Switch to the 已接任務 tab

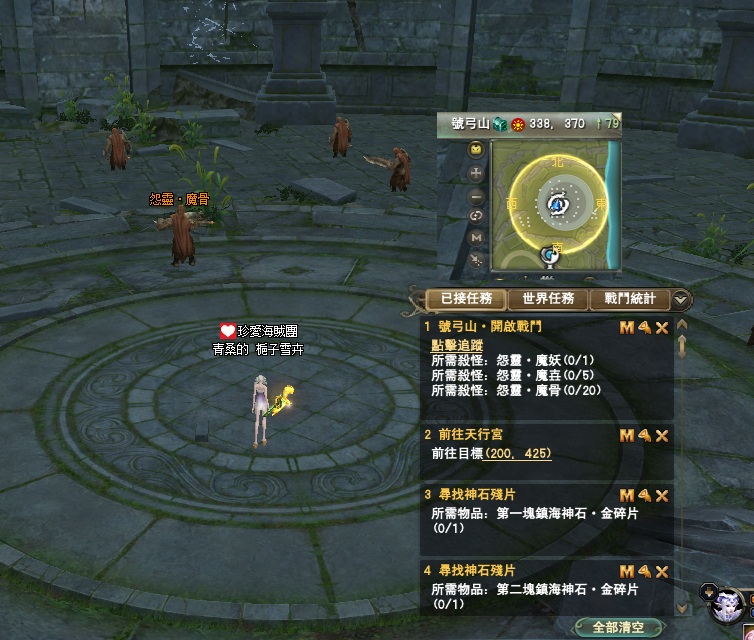click(466, 299)
